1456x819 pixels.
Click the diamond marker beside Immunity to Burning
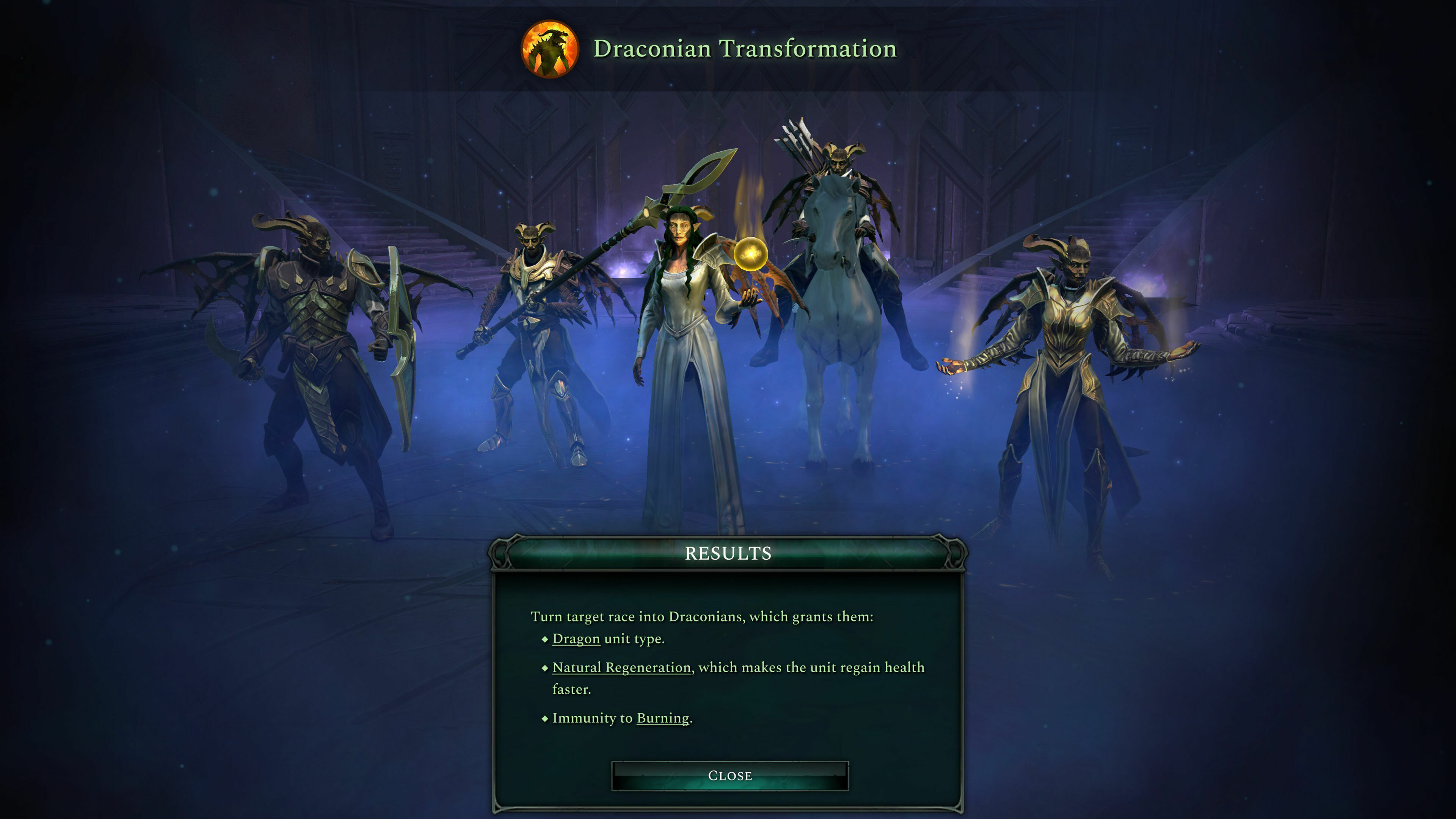tap(545, 719)
